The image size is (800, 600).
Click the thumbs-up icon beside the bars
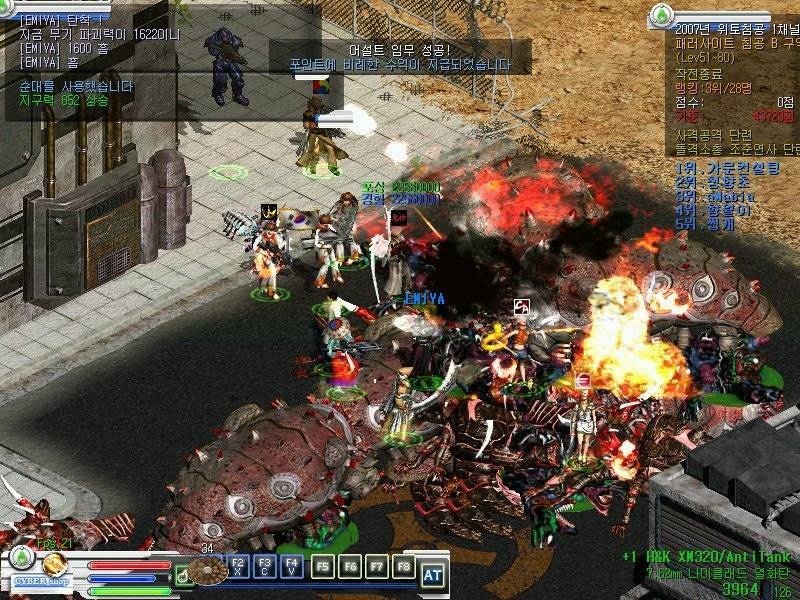182,574
